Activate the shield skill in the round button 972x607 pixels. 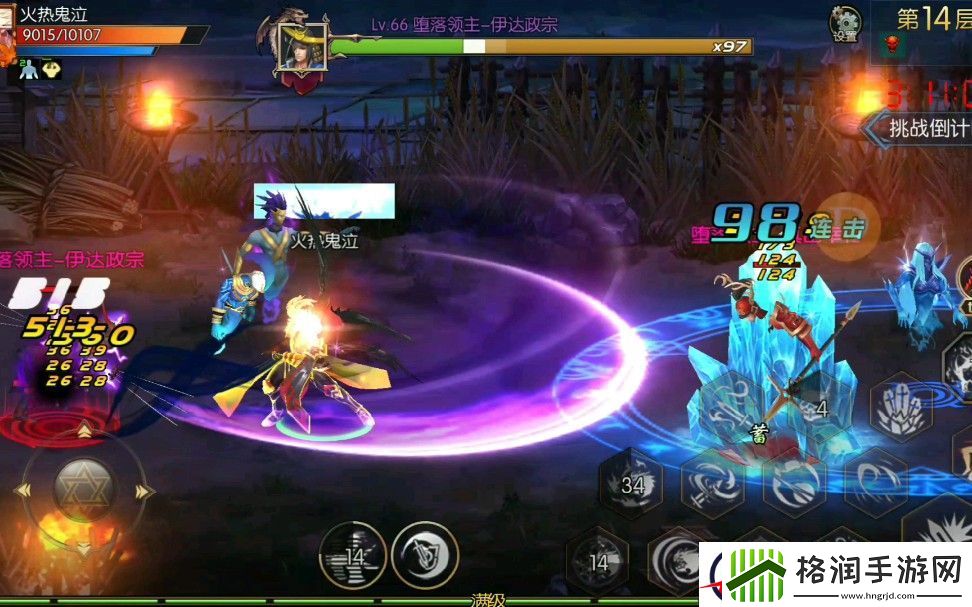tap(425, 555)
